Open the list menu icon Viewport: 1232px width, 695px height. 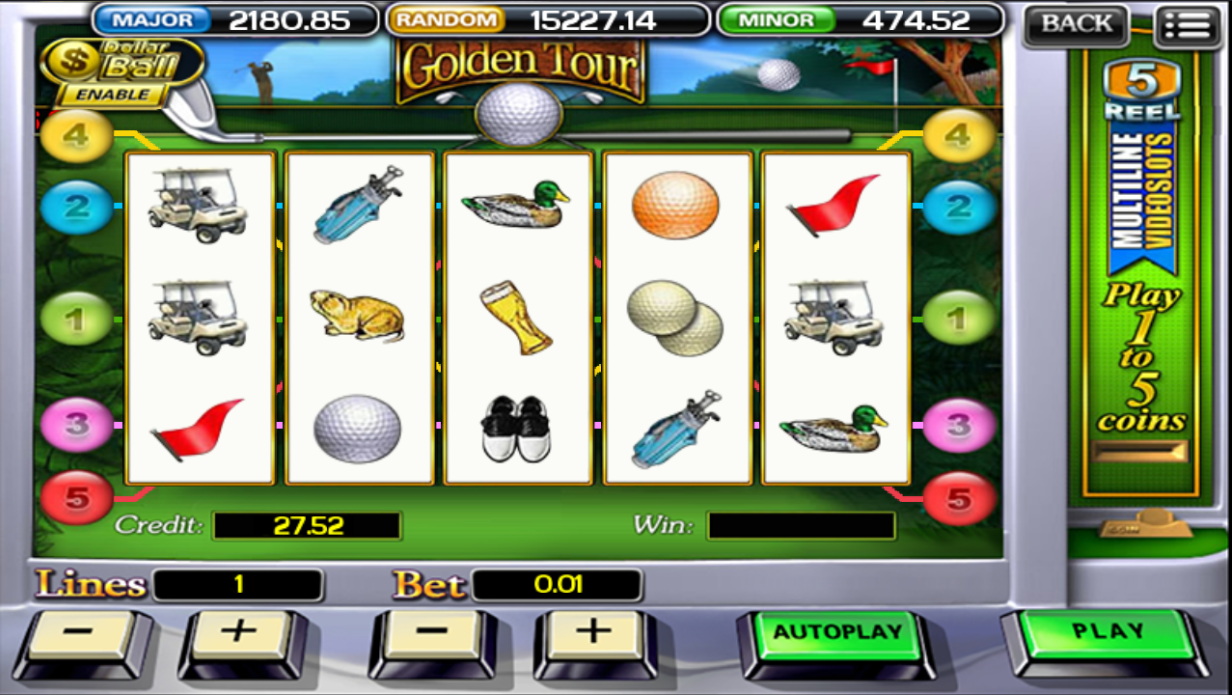(x=1187, y=25)
